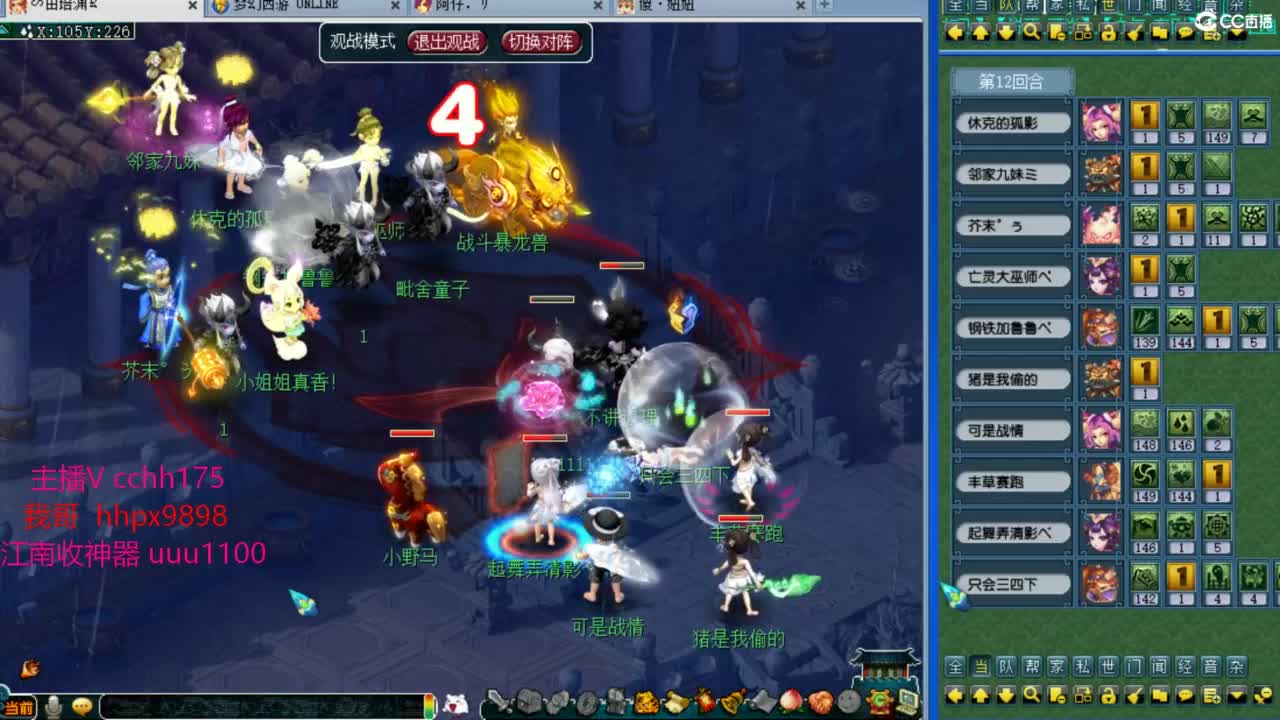The image size is (1280, 720).
Task: Click the lock icon in the chat toolbar
Action: click(x=1108, y=697)
